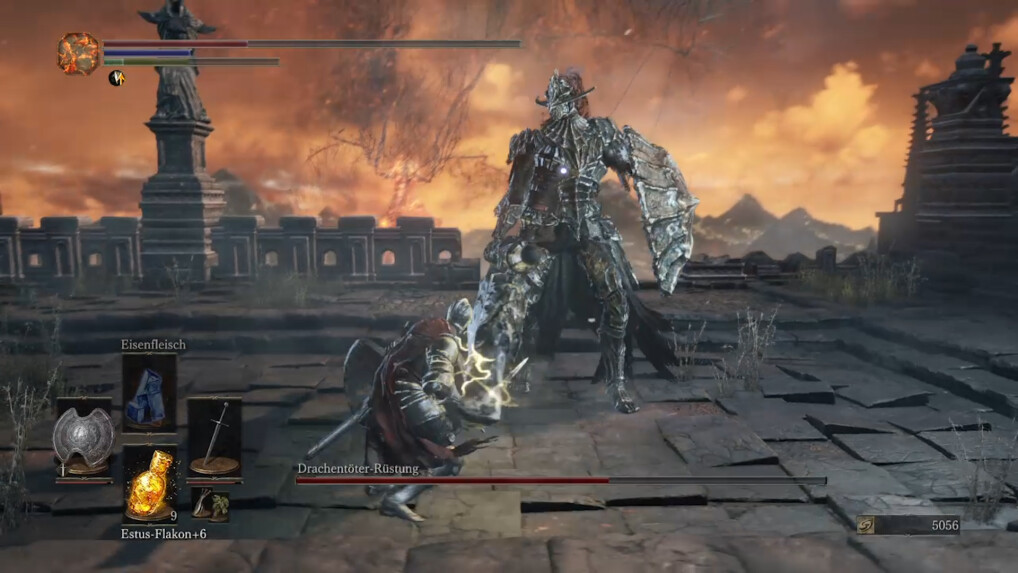Use the Estus-Flakon+6 item slot
The height and width of the screenshot is (573, 1018).
coord(149,484)
